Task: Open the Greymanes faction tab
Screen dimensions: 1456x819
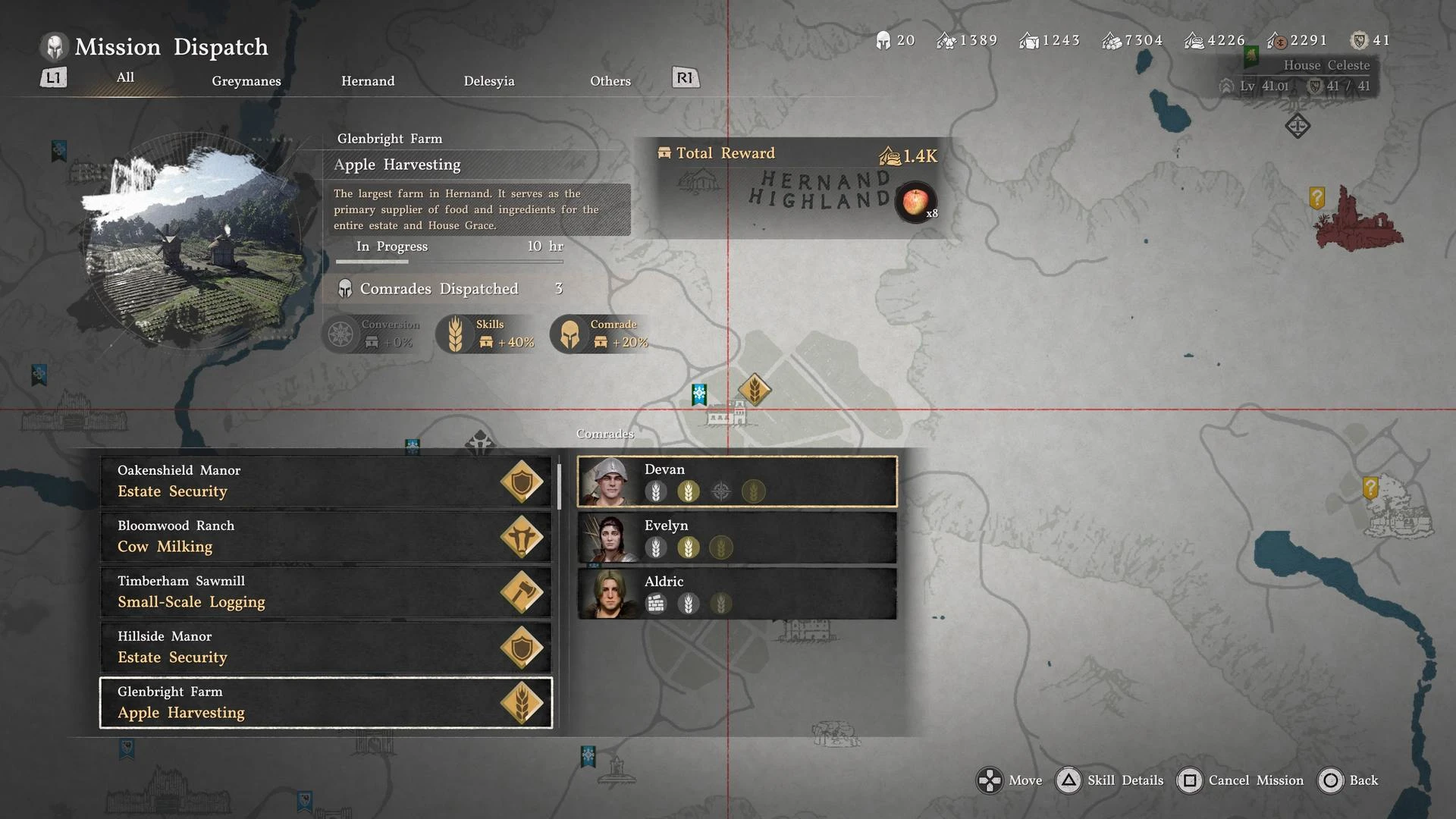Action: coord(246,81)
